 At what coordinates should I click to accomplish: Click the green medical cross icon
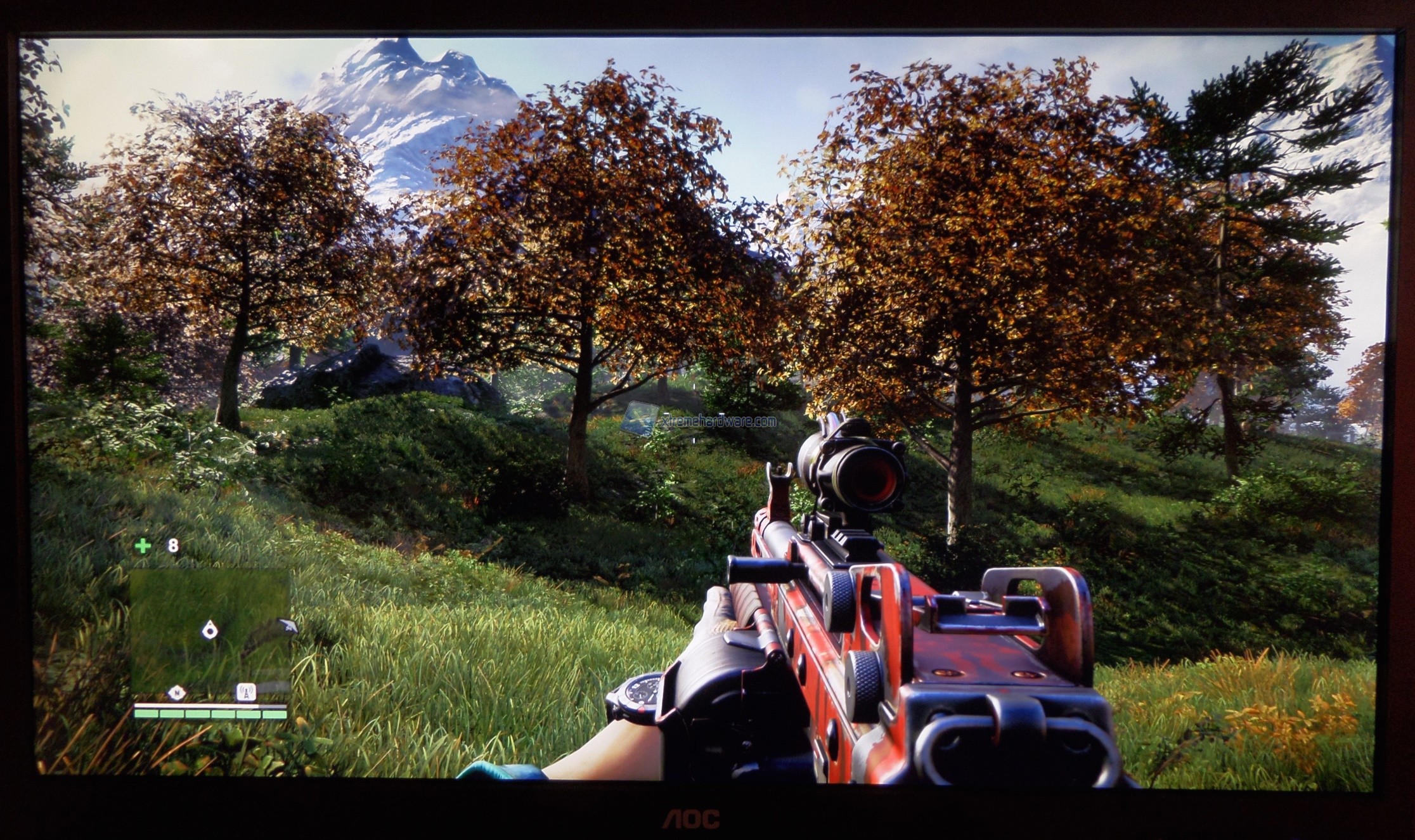tap(143, 546)
